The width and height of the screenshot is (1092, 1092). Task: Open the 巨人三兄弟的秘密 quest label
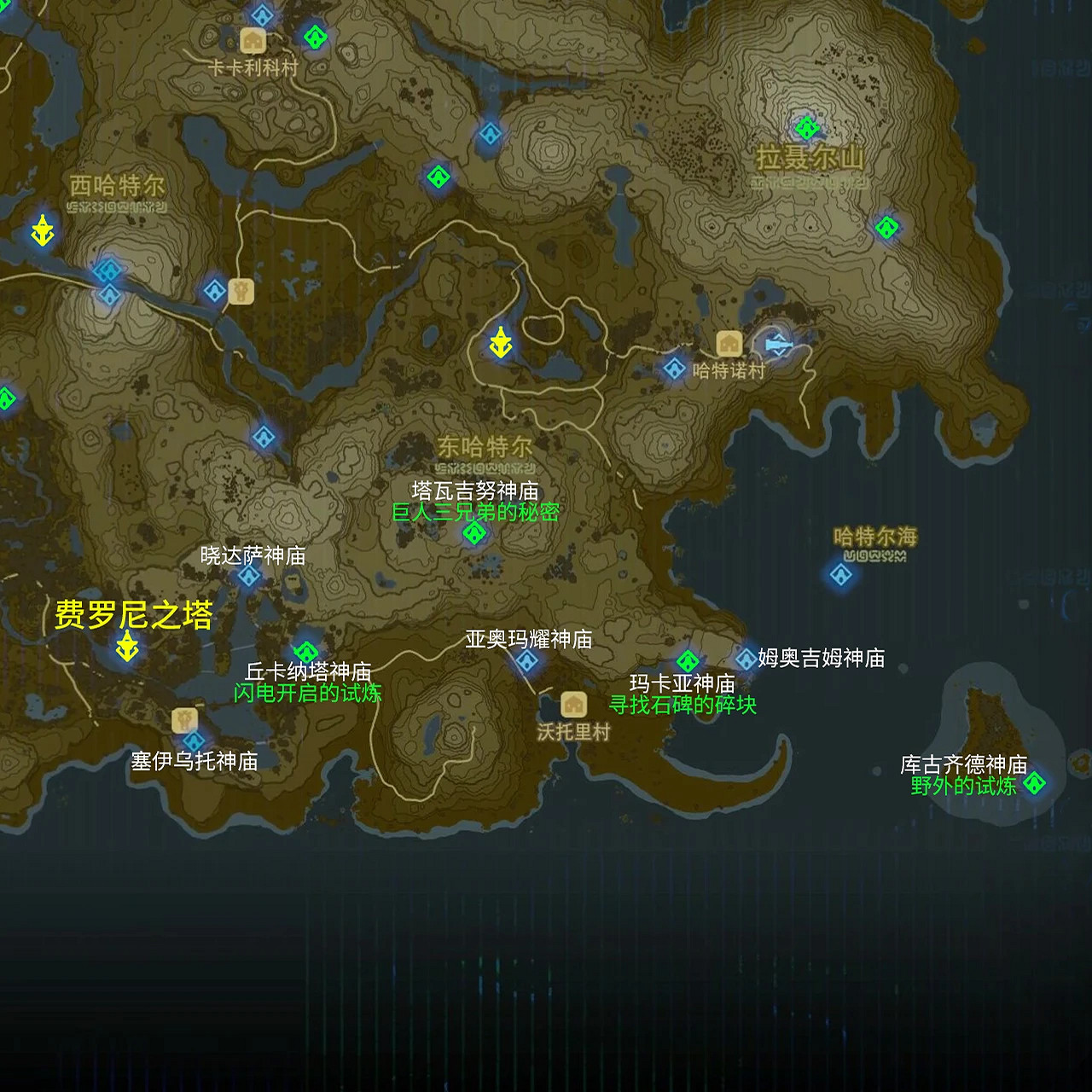pos(474,514)
